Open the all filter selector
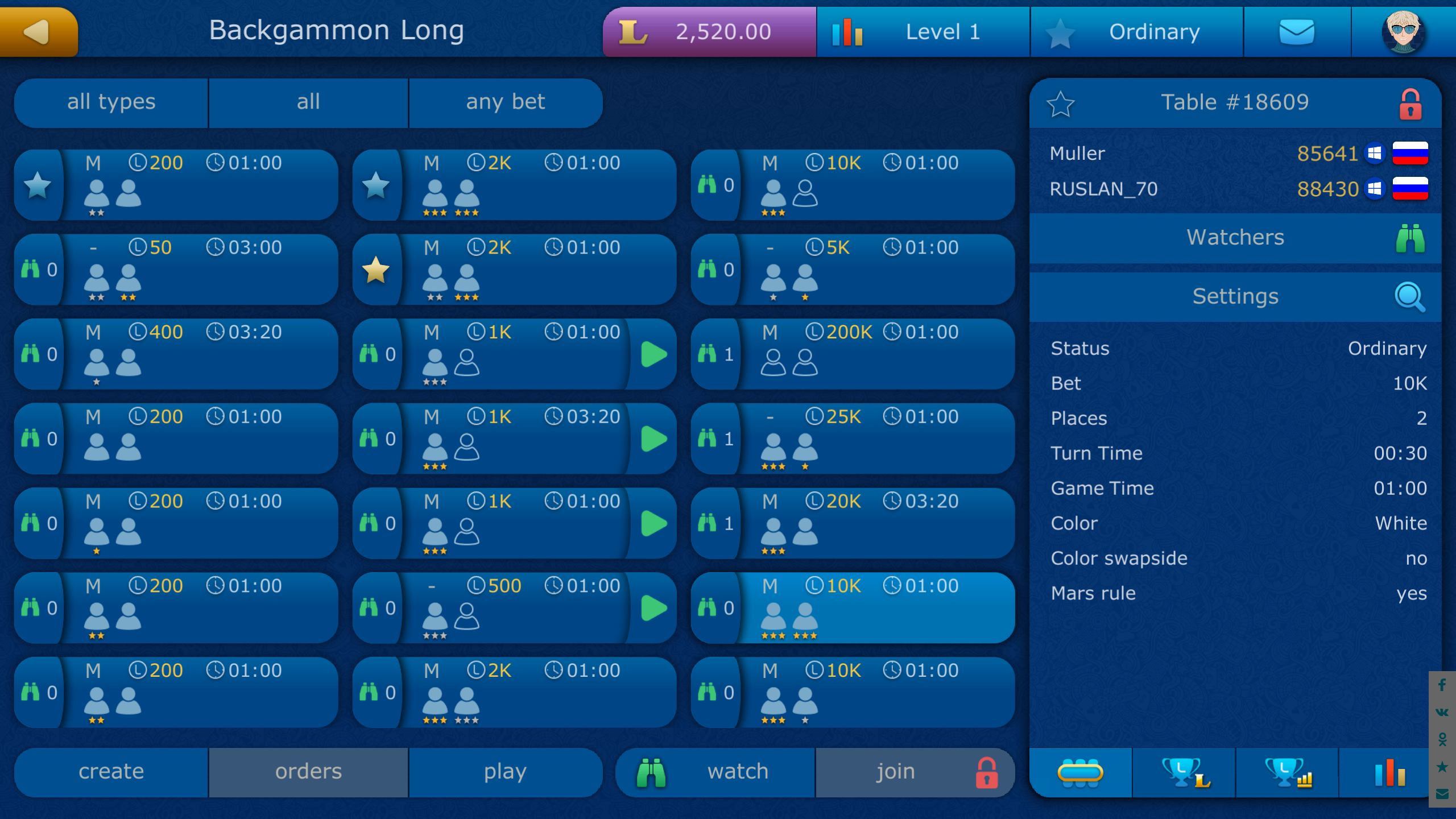This screenshot has height=819, width=1456. pos(308,102)
